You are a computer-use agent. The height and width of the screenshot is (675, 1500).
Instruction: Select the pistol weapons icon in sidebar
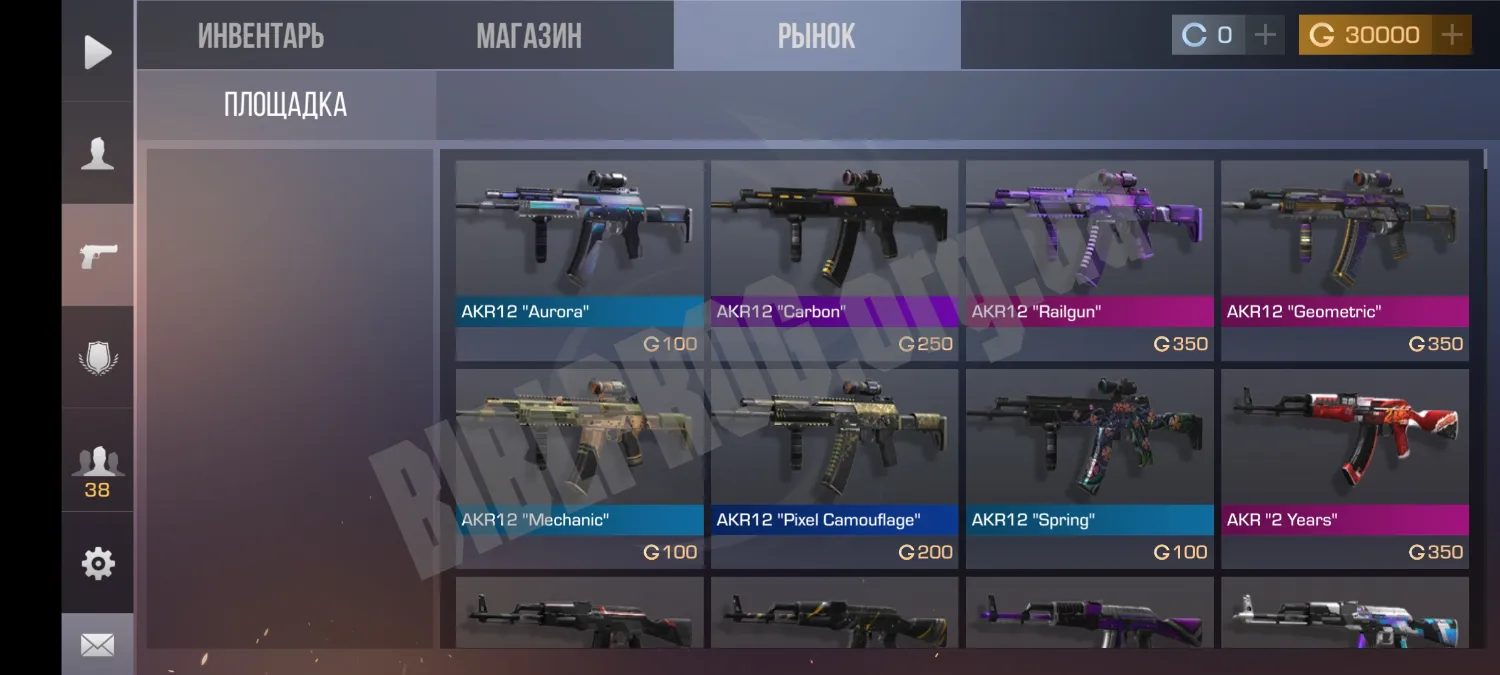(x=97, y=255)
